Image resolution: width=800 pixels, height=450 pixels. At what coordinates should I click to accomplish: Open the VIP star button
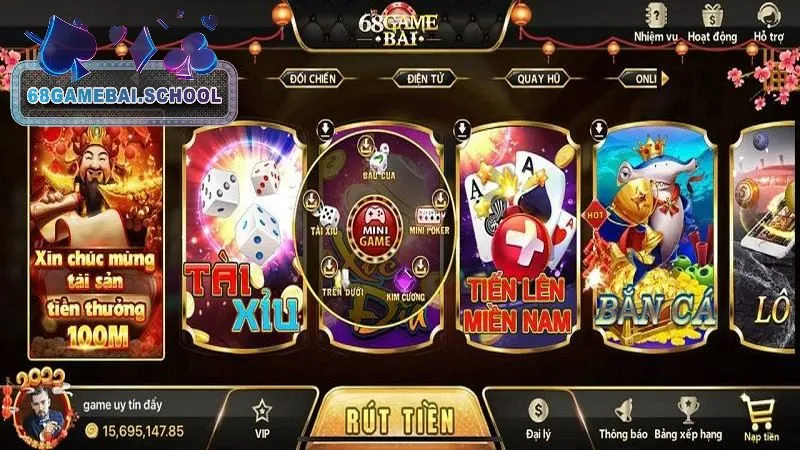(263, 416)
